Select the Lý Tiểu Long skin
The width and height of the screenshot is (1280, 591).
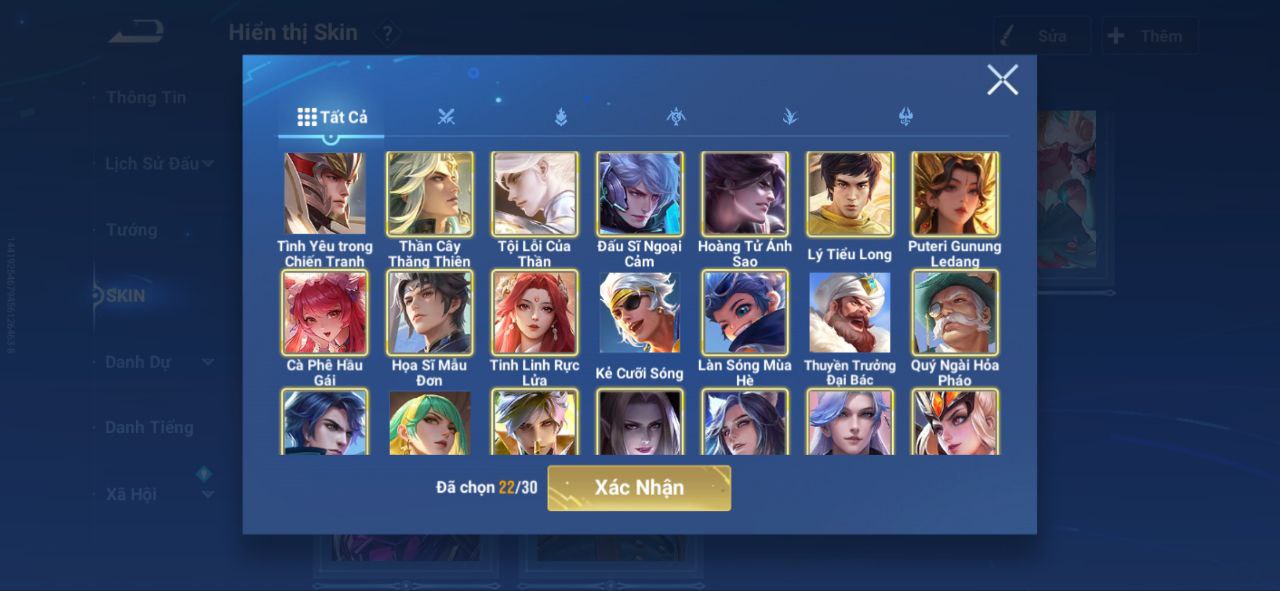850,194
